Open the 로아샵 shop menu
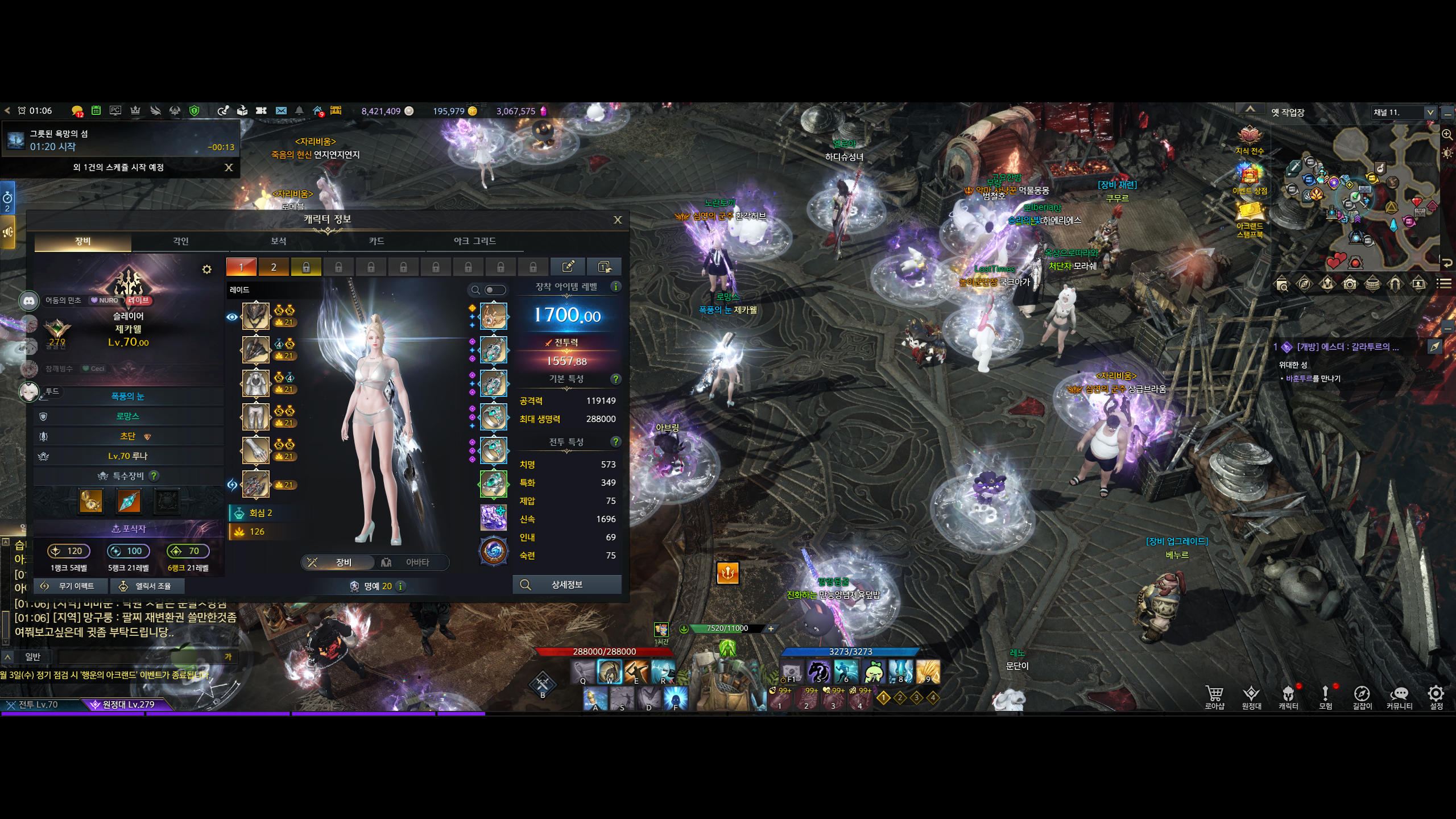1456x819 pixels. pos(1214,697)
